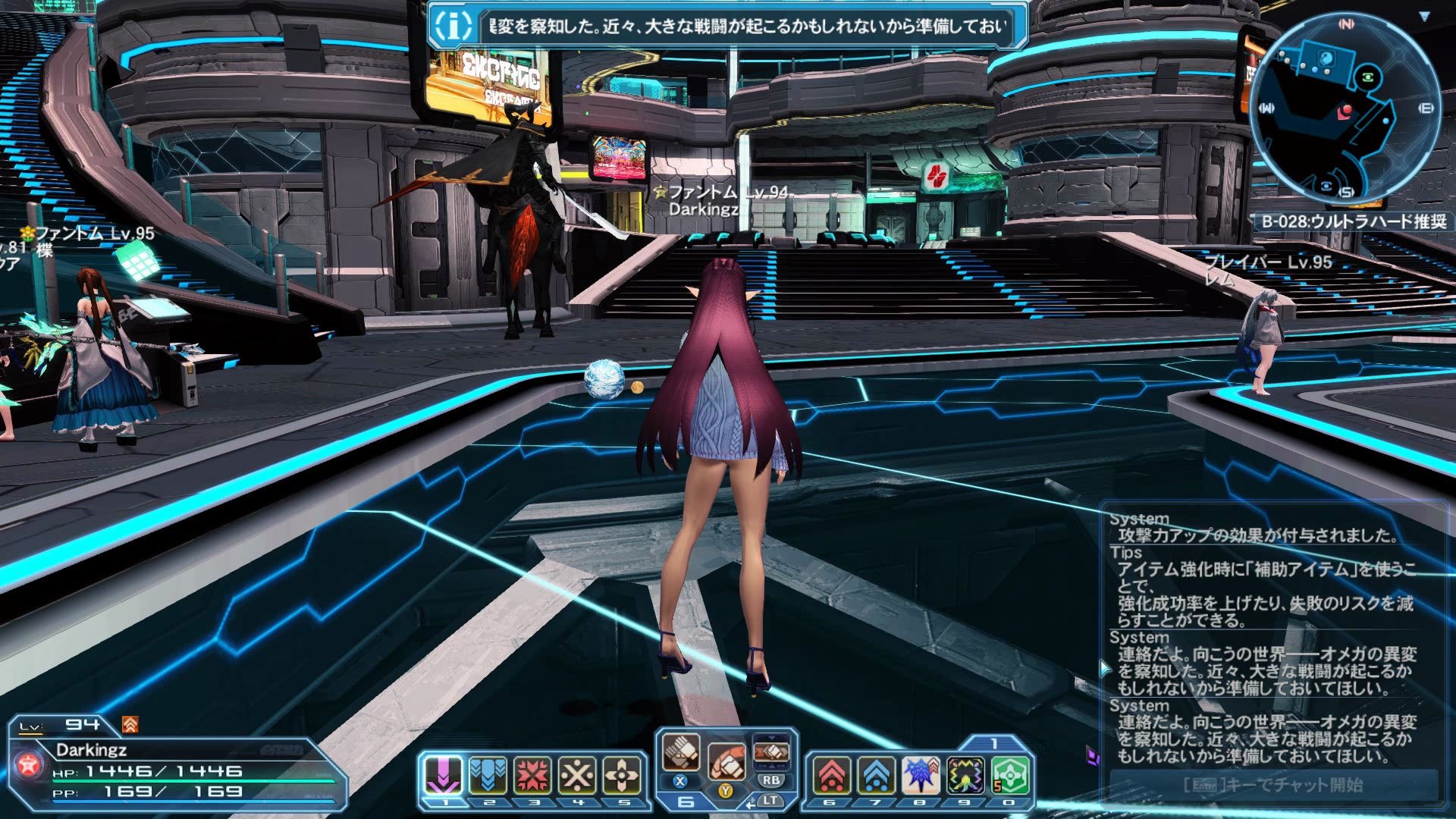The height and width of the screenshot is (819, 1456).
Task: Choose the orange swinging-fist action icon
Action: [x=726, y=760]
